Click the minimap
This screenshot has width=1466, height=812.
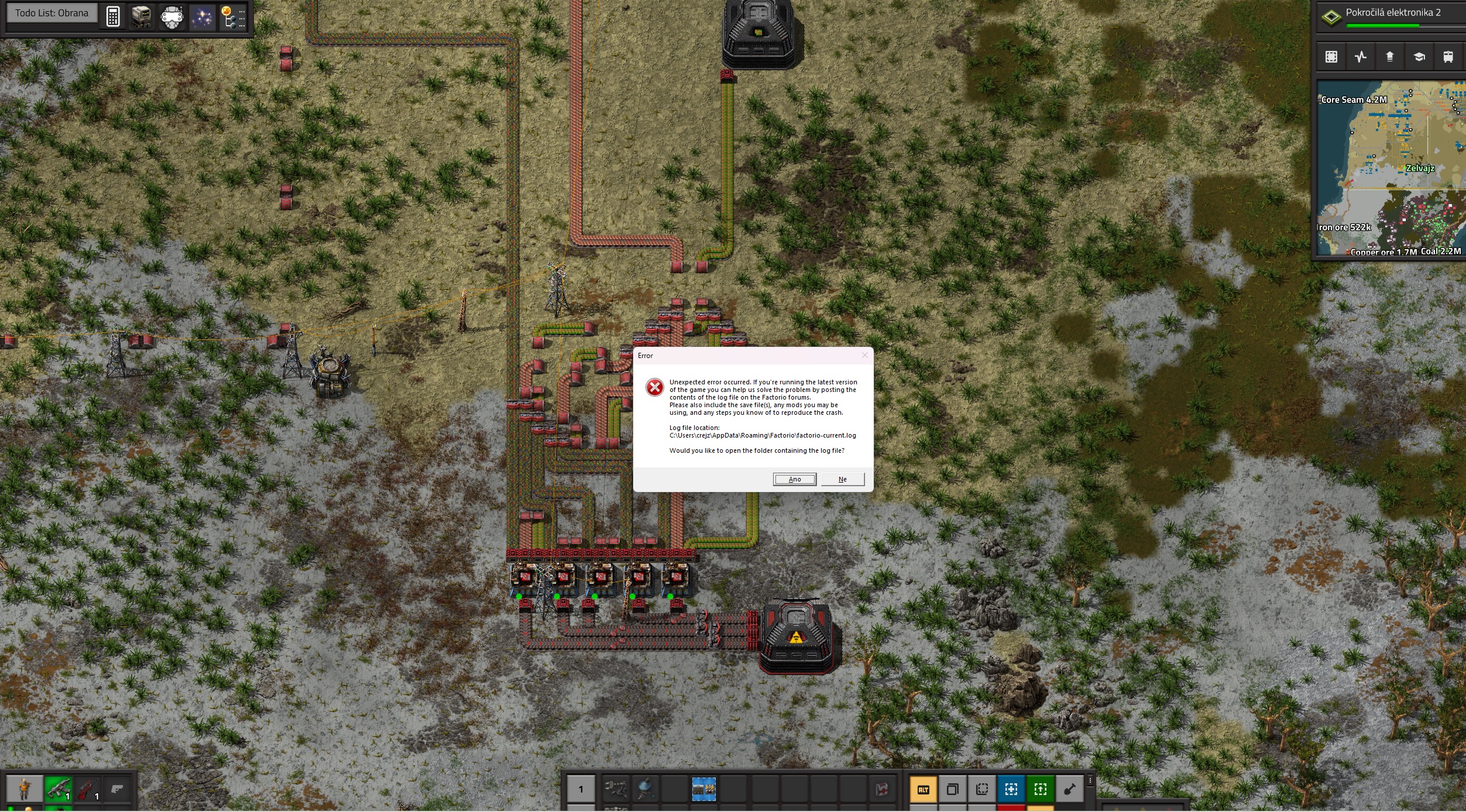click(1391, 168)
